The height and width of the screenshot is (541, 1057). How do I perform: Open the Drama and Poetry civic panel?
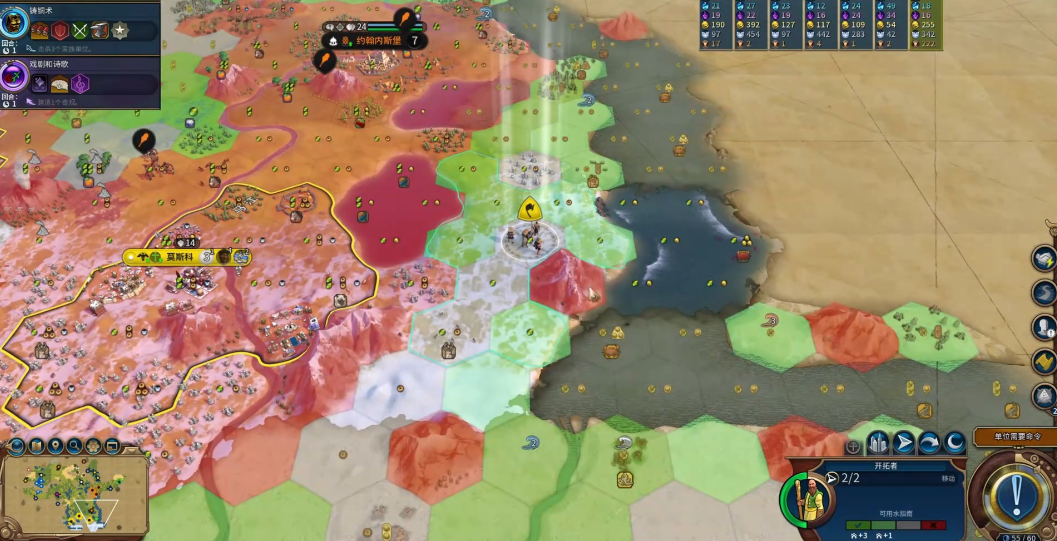coord(16,79)
